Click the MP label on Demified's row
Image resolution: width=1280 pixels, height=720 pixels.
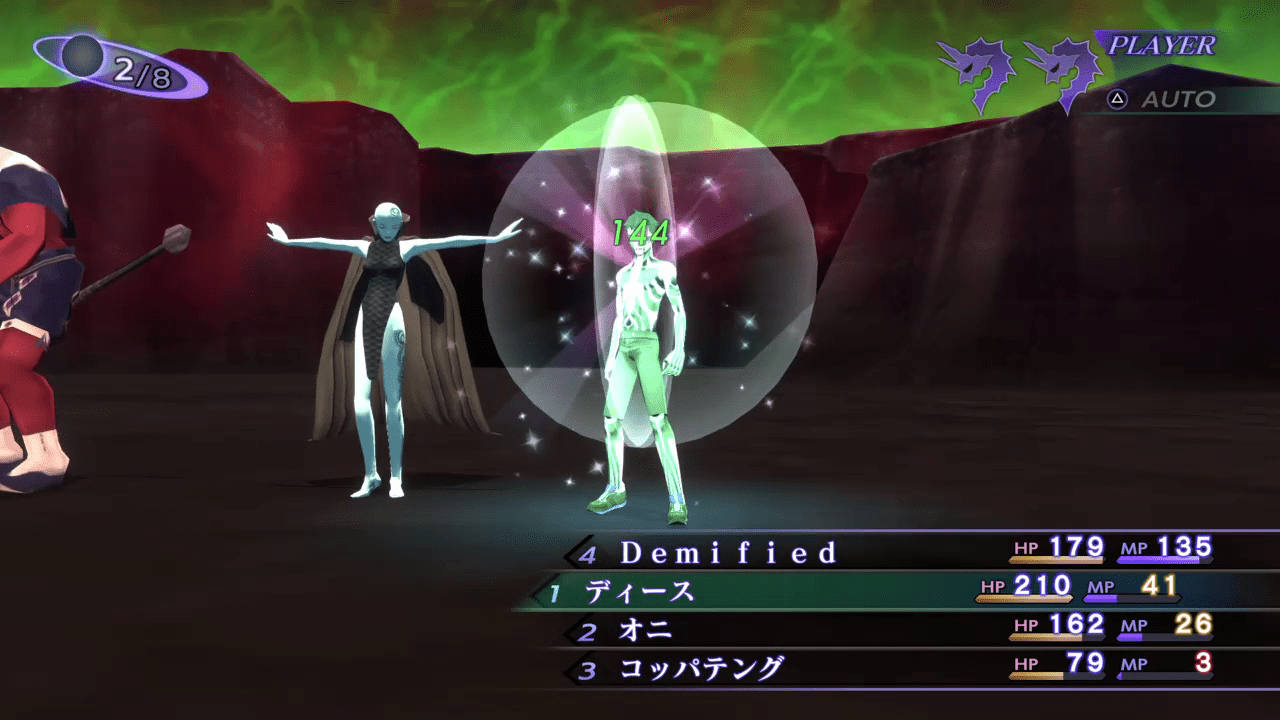point(1136,548)
